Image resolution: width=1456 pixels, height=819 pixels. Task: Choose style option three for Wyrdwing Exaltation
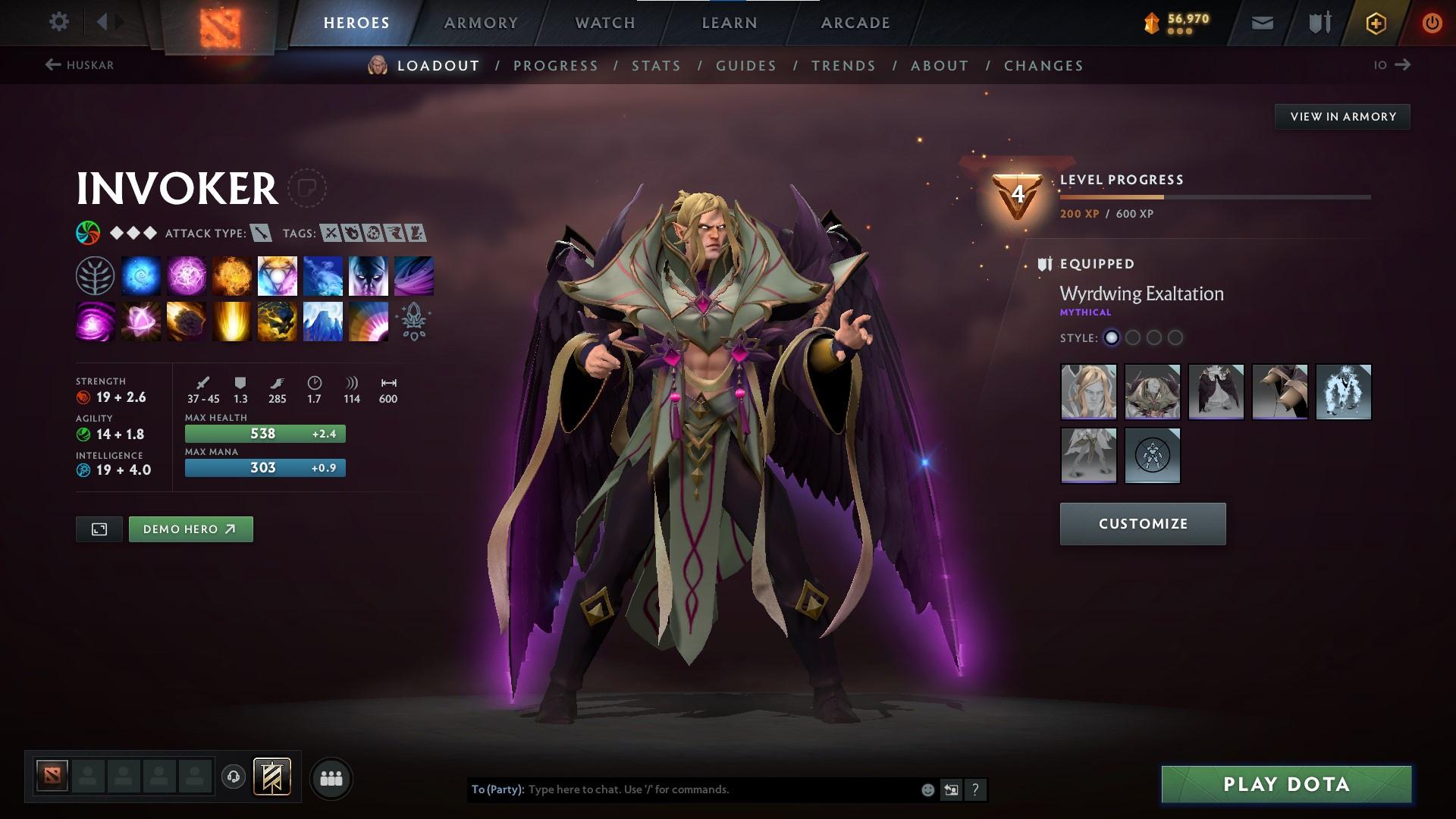pyautogui.click(x=1155, y=338)
